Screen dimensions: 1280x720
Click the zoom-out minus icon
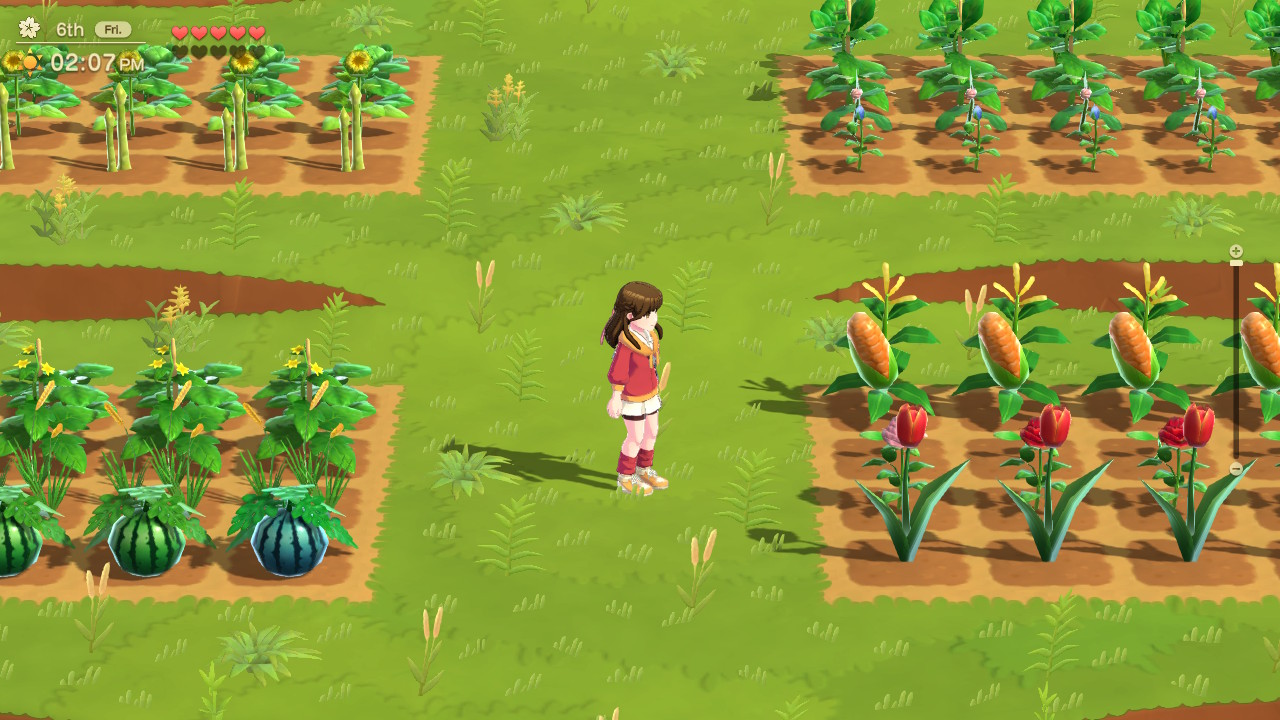pyautogui.click(x=1236, y=469)
